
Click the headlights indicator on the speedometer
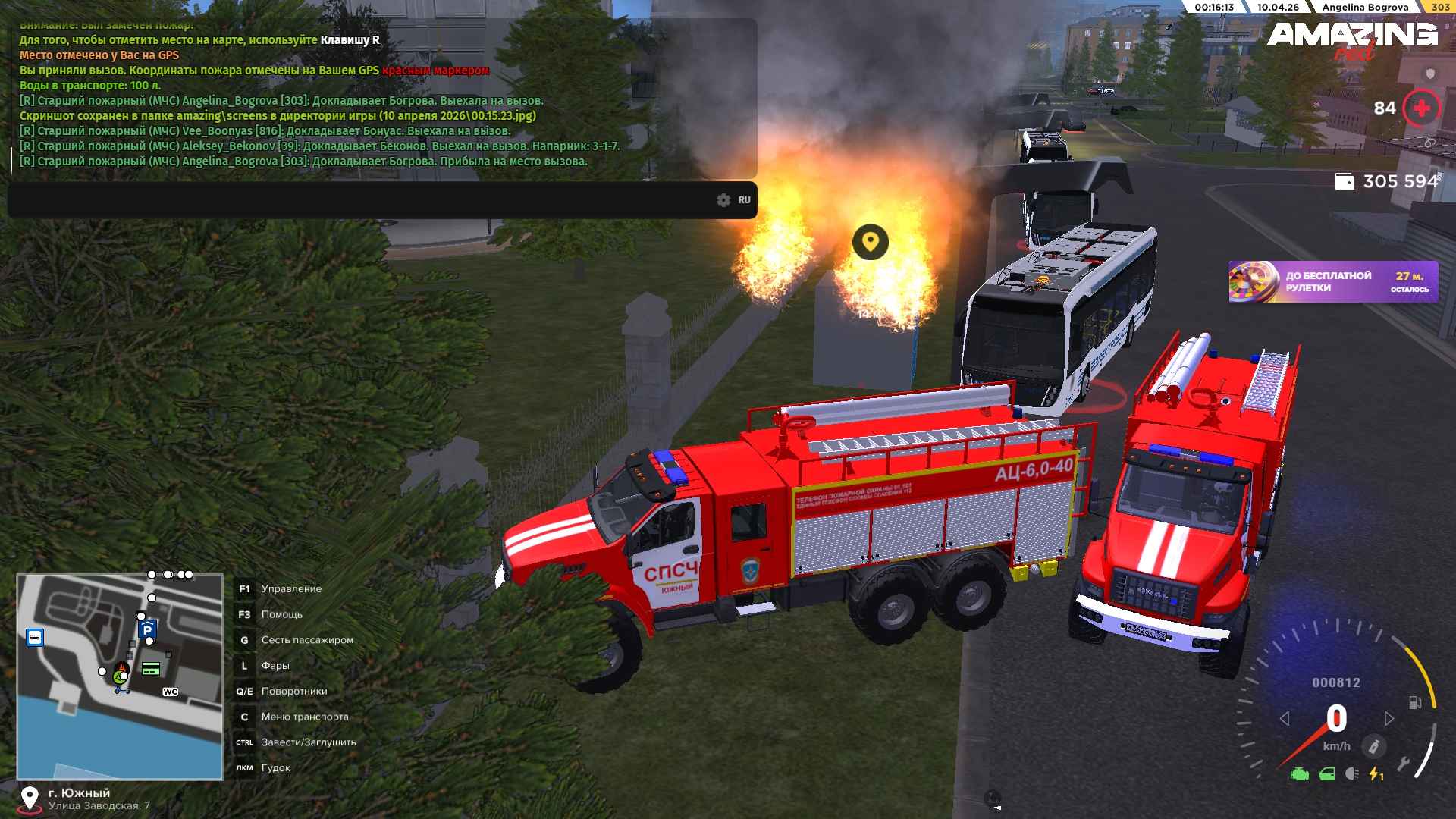tap(1351, 774)
